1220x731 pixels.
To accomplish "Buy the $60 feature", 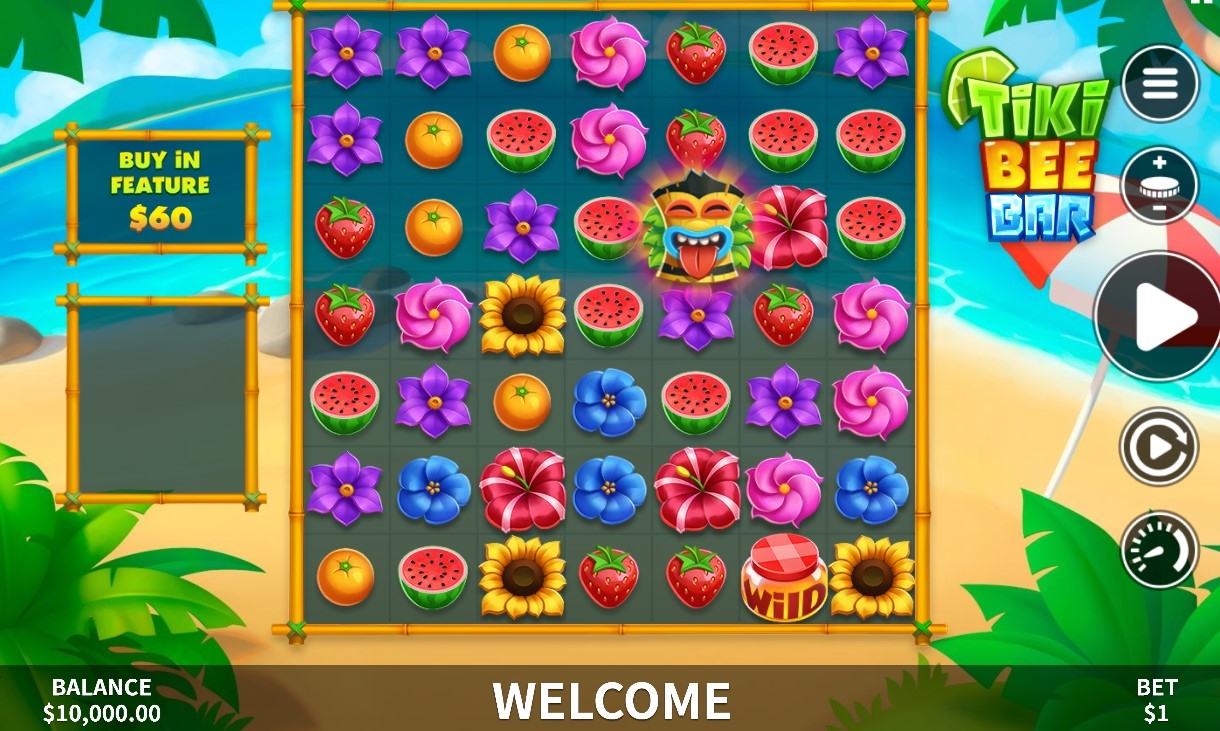I will [x=160, y=190].
